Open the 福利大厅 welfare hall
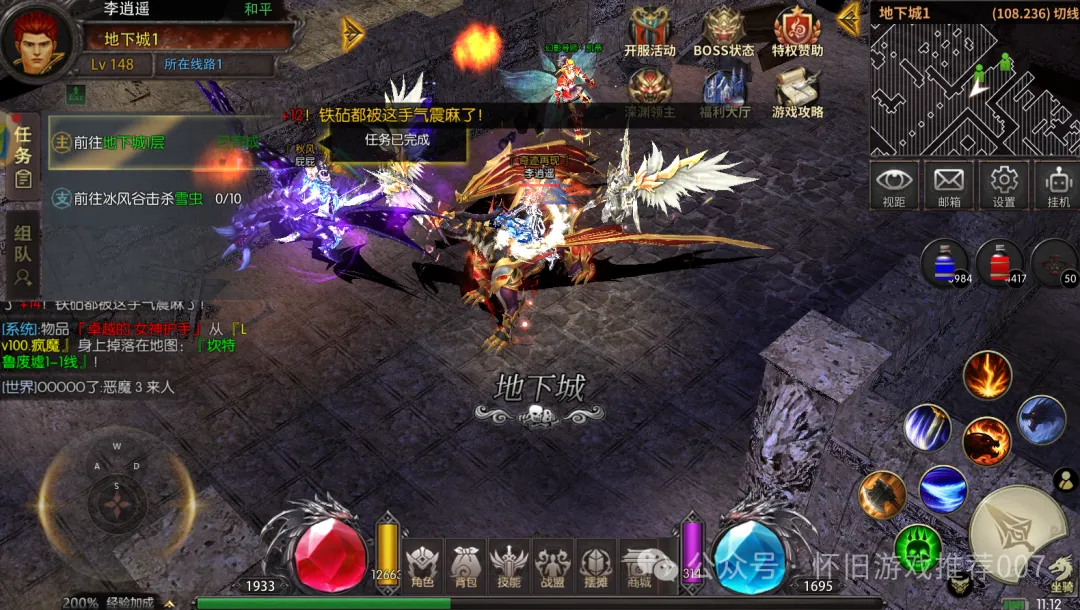This screenshot has height=610, width=1080. [725, 93]
